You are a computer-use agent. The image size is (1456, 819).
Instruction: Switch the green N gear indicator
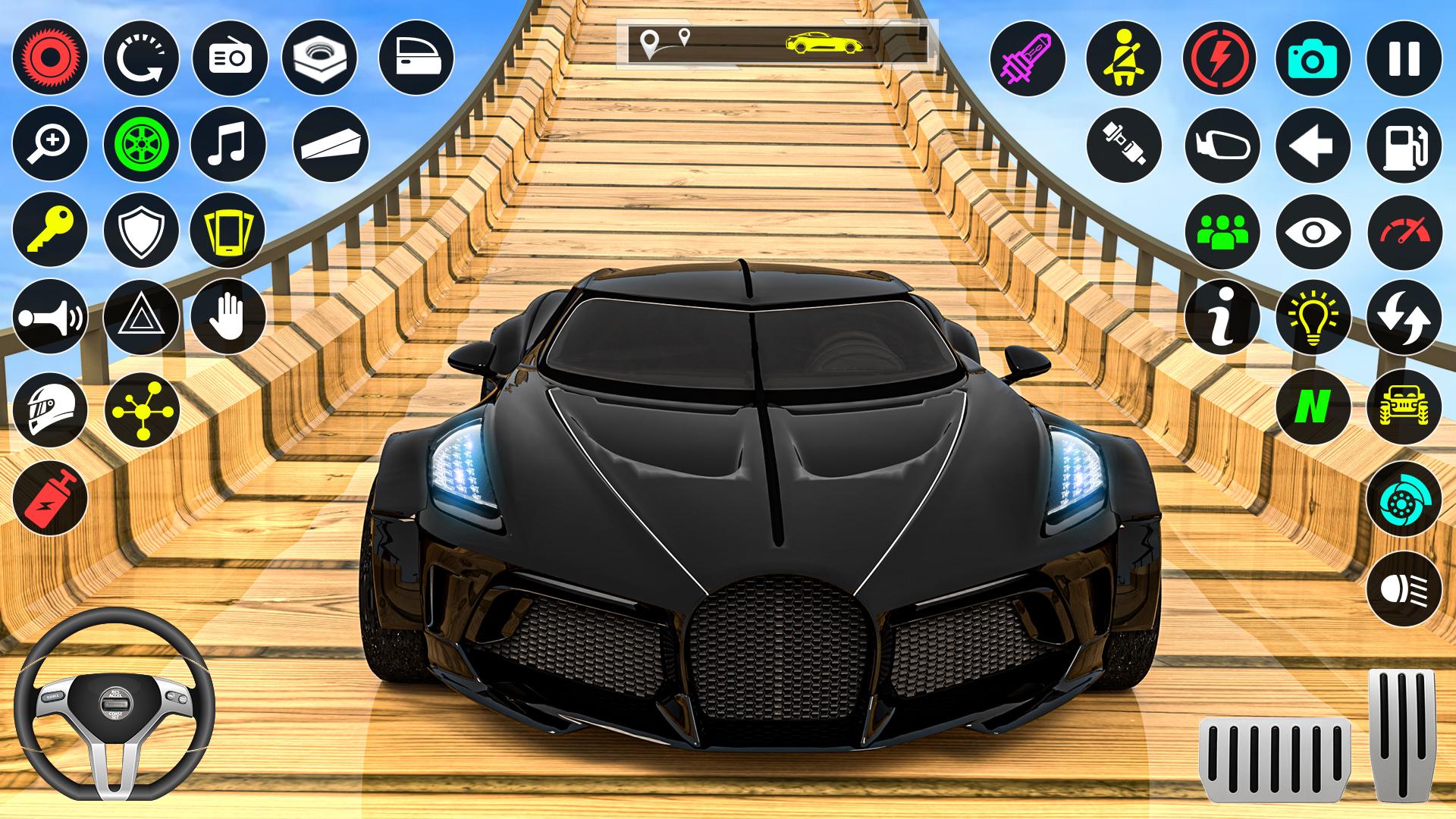pyautogui.click(x=1313, y=406)
